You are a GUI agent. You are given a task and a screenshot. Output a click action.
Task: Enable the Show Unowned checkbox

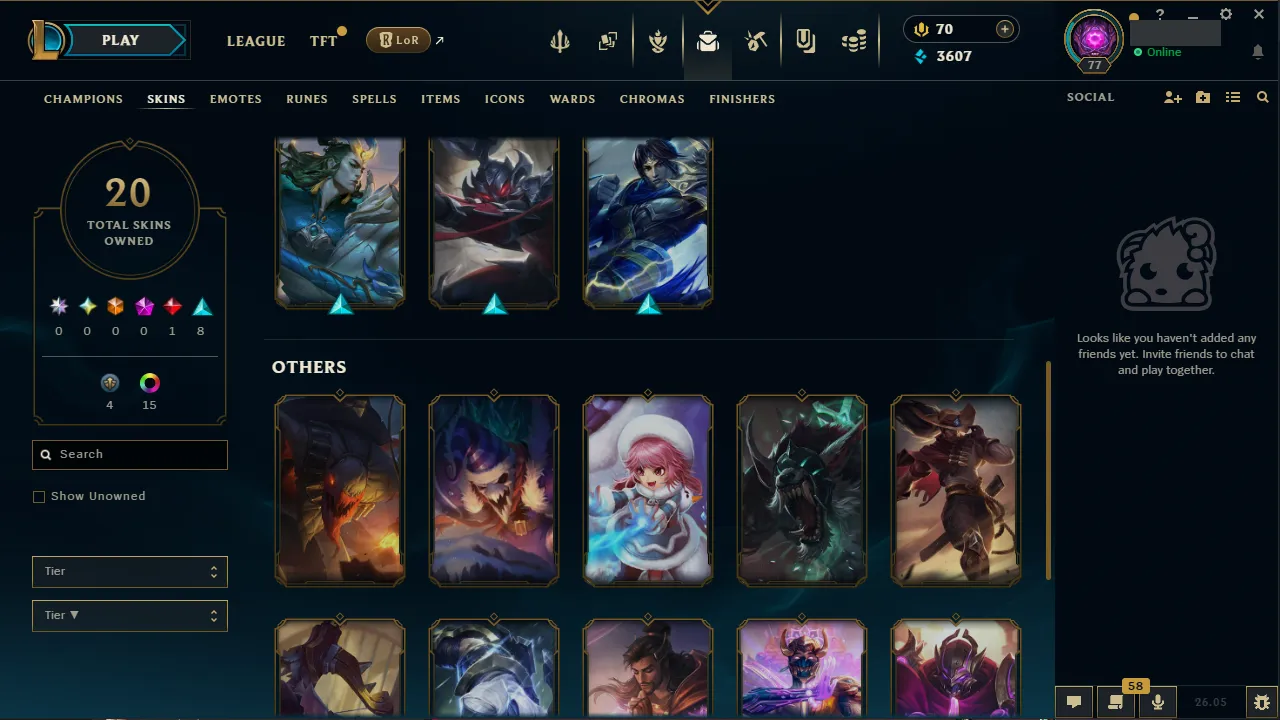point(39,496)
